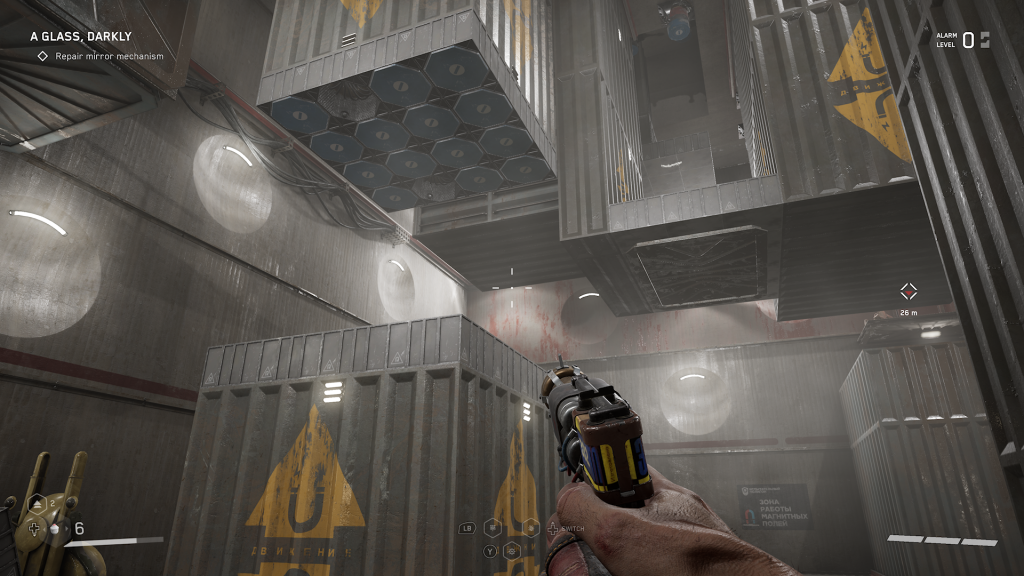The height and width of the screenshot is (576, 1024).
Task: Activate the hexagon ability icon beside Y glyph
Action: [x=512, y=548]
